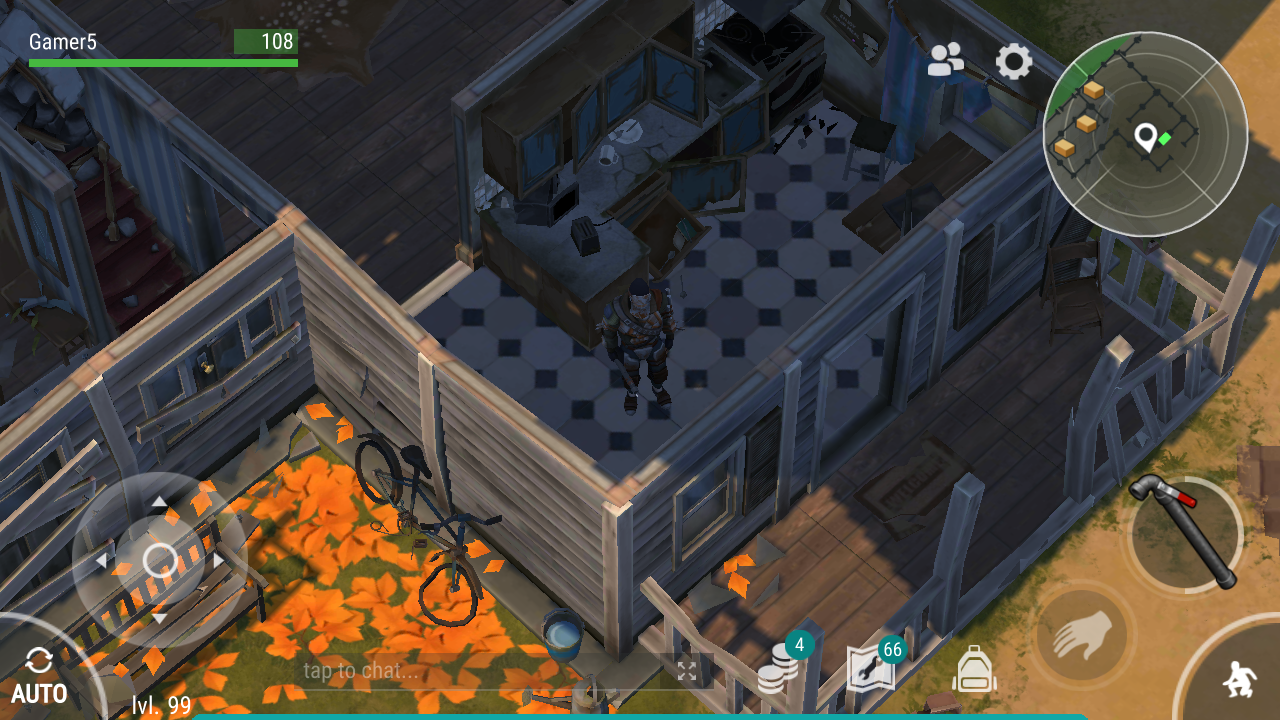Open the blueprint crafting menu icon

pos(870,668)
